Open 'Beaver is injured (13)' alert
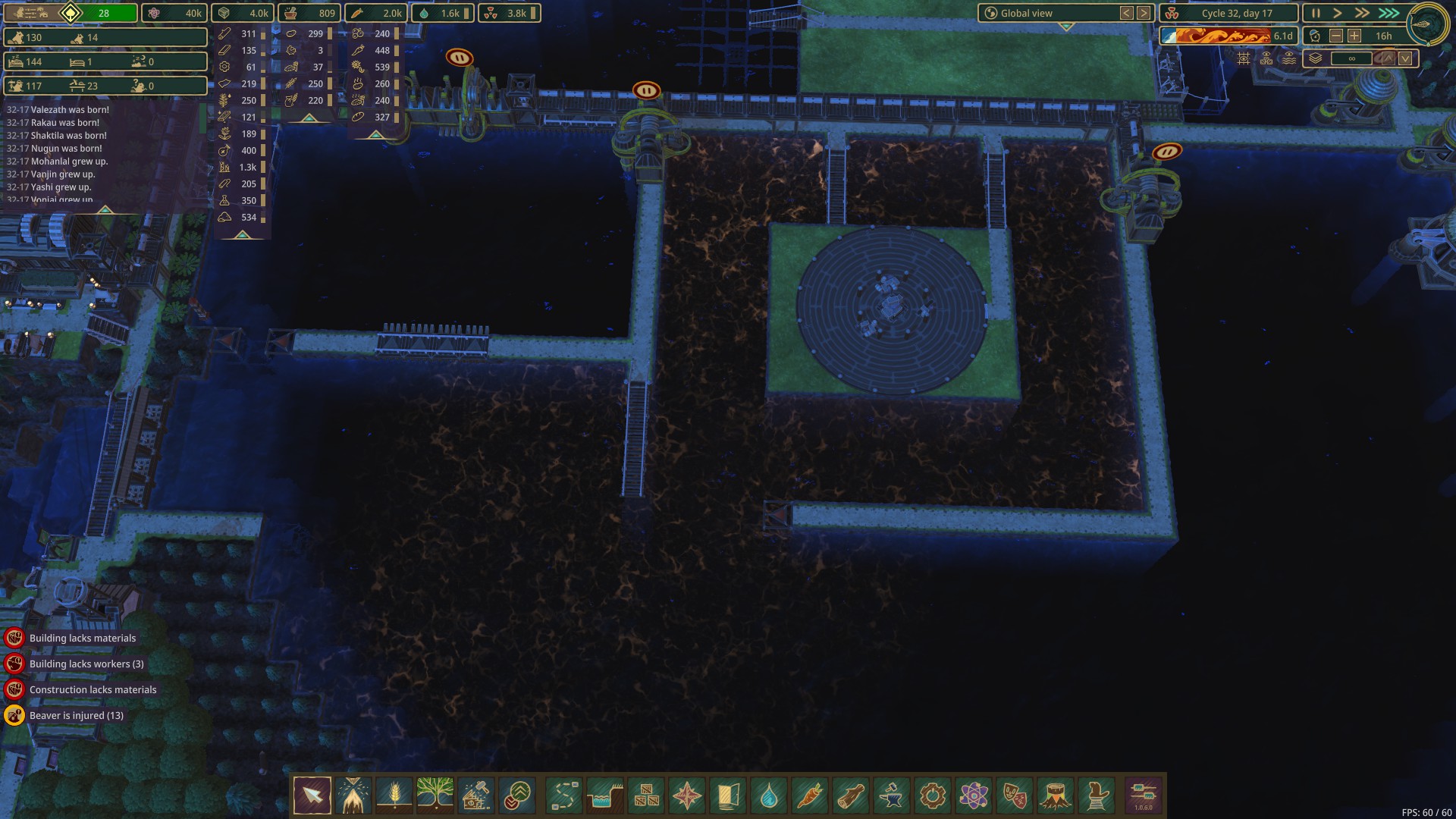 click(x=76, y=716)
